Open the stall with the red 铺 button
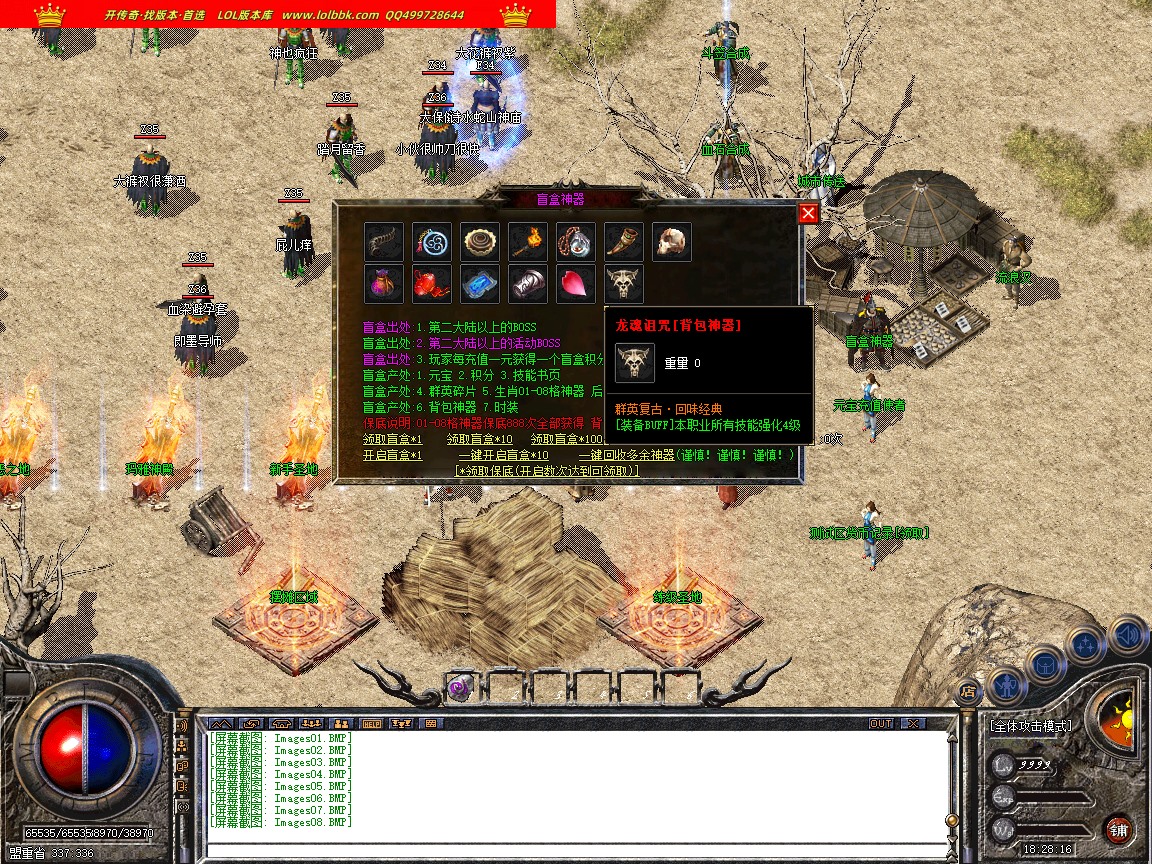Viewport: 1152px width, 864px height. pyautogui.click(x=1119, y=829)
